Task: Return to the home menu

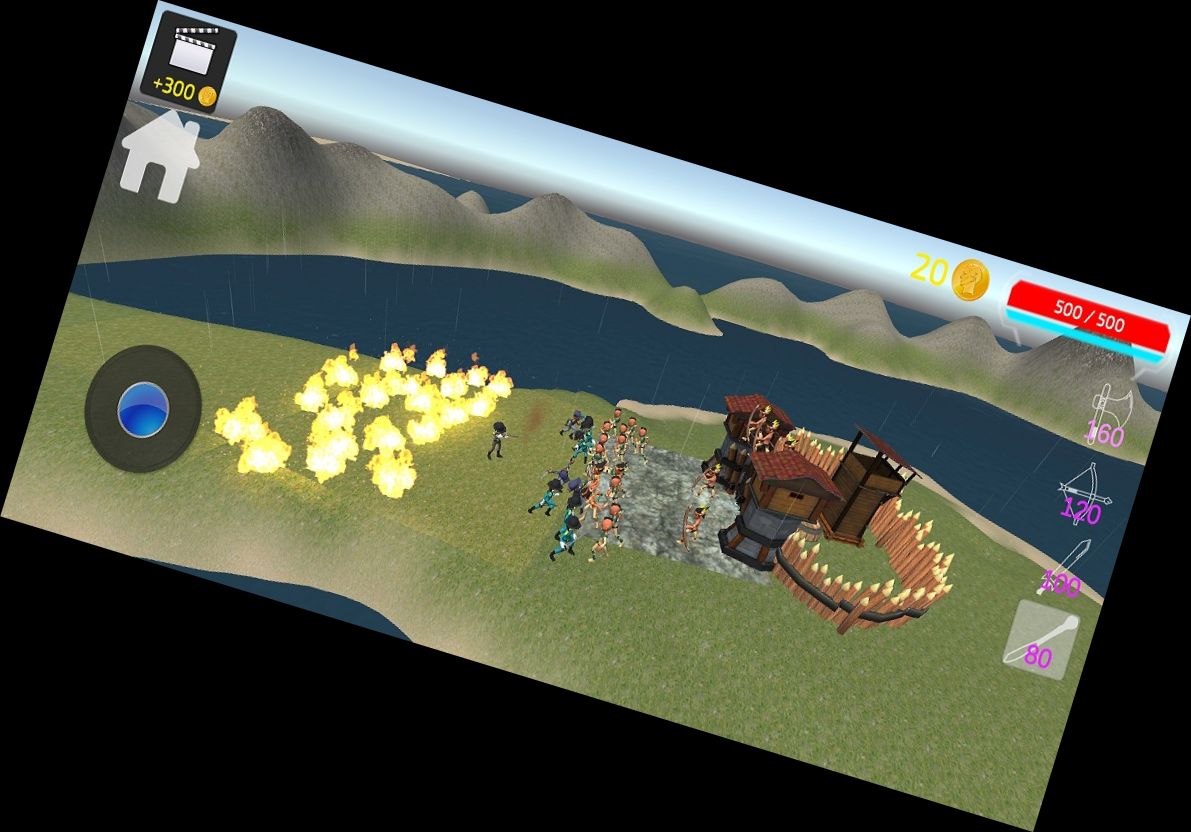Action: (158, 156)
